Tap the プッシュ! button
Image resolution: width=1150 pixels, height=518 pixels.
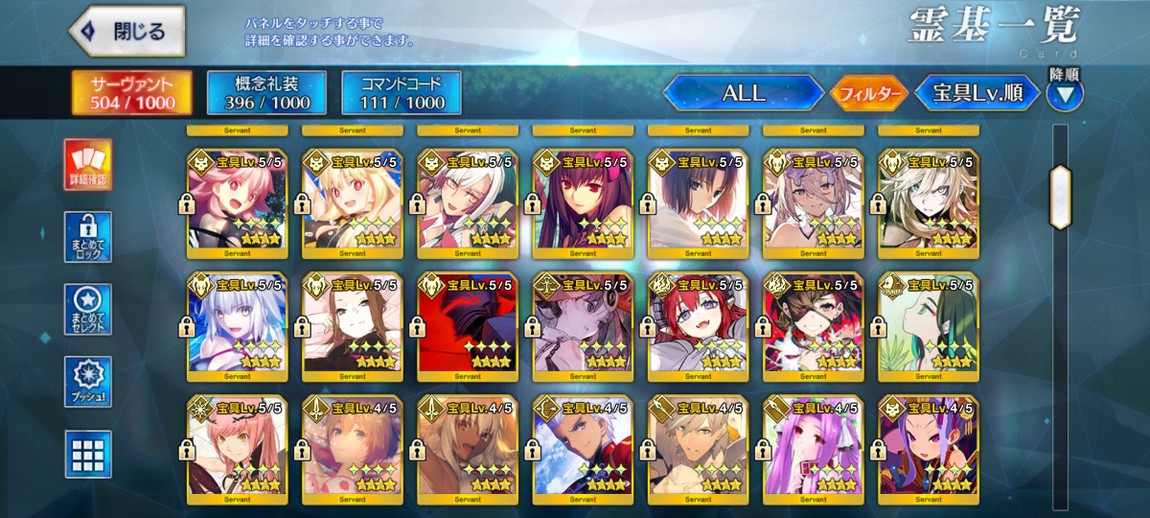click(x=88, y=381)
